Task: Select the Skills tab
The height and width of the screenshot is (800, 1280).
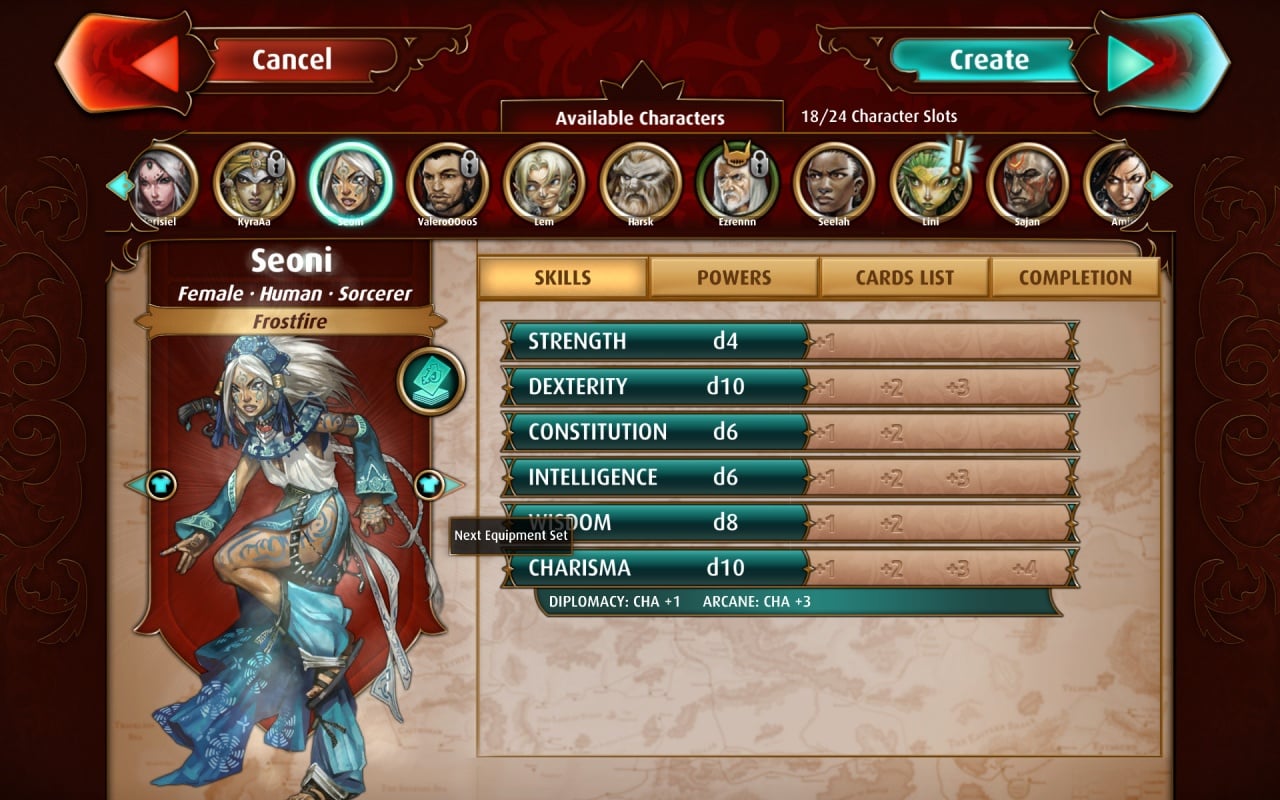Action: [x=563, y=278]
